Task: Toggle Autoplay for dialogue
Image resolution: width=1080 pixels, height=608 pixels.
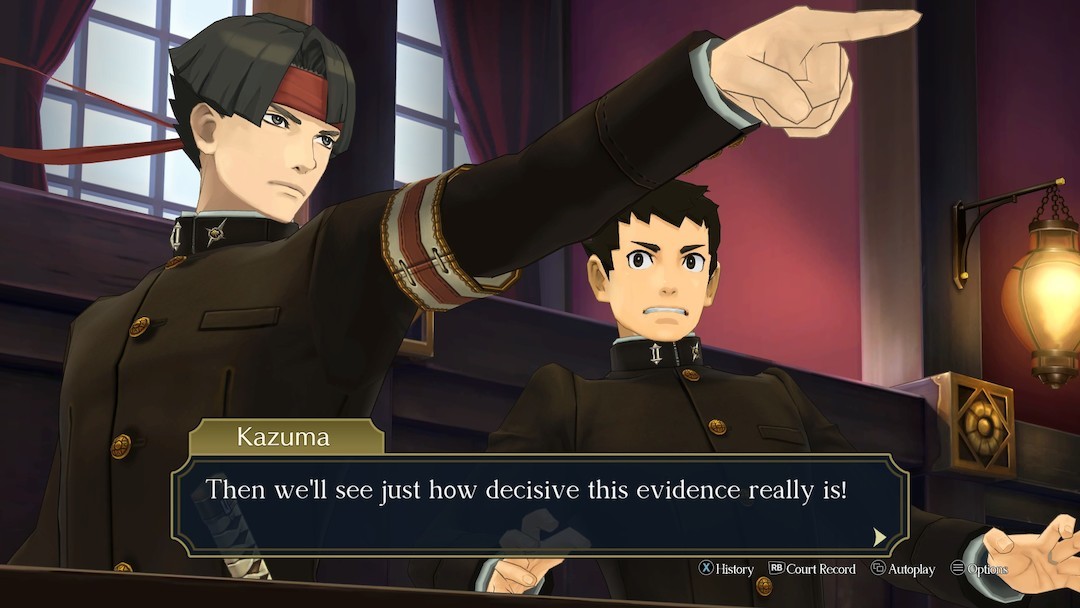Action: (903, 569)
